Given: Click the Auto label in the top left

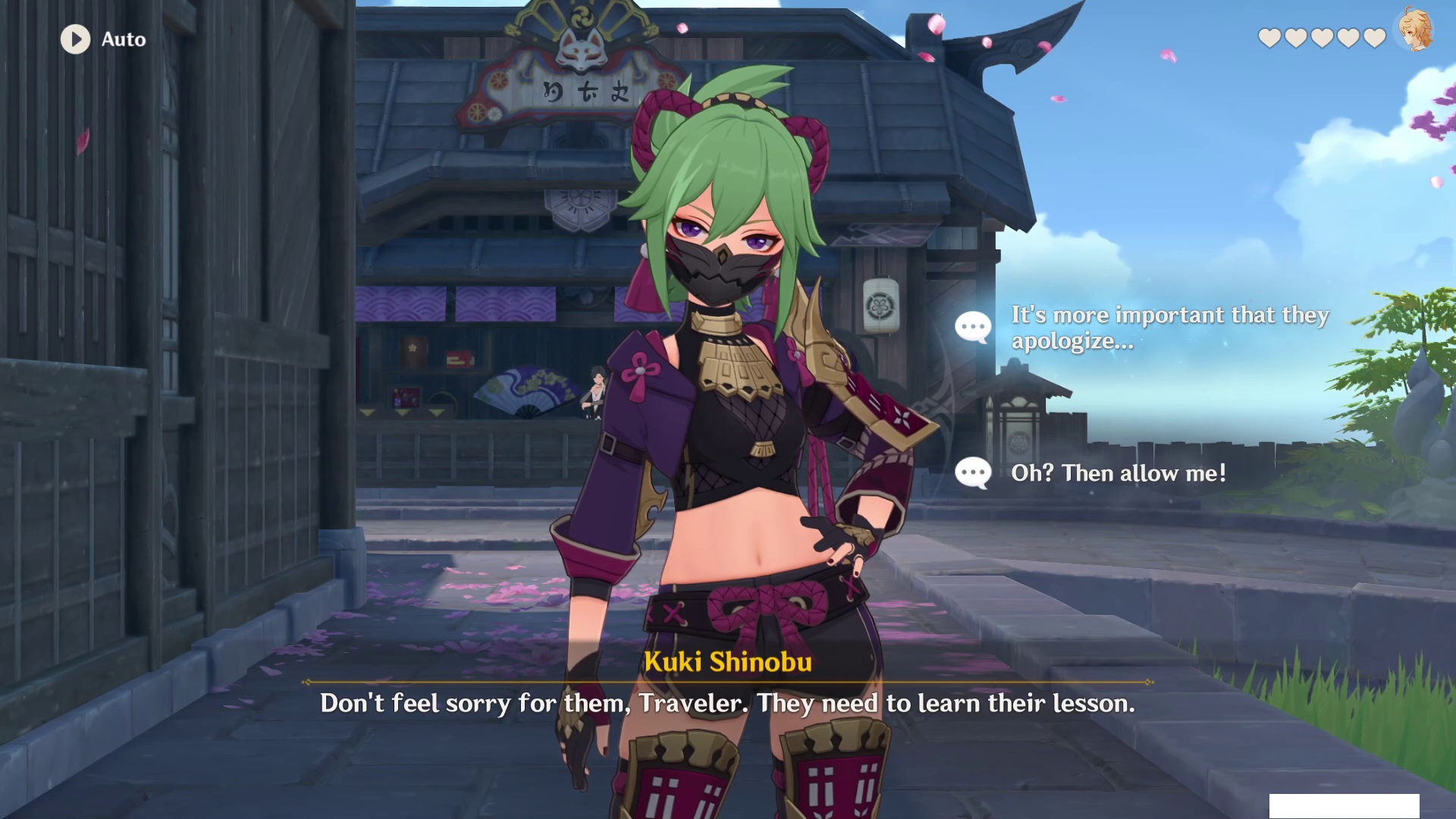Looking at the screenshot, I should pyautogui.click(x=124, y=39).
